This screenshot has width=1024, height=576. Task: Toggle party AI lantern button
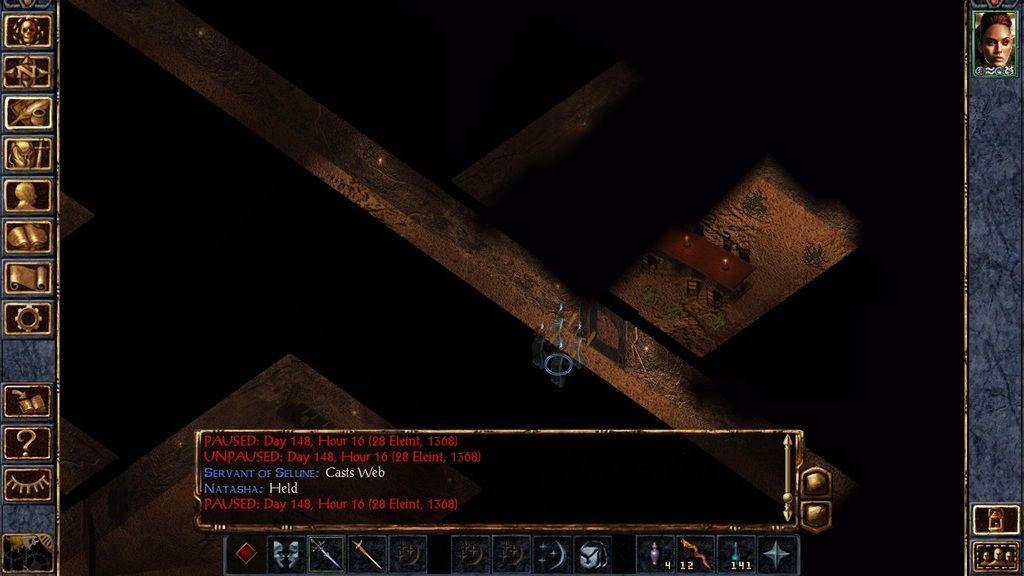pyautogui.click(x=995, y=519)
